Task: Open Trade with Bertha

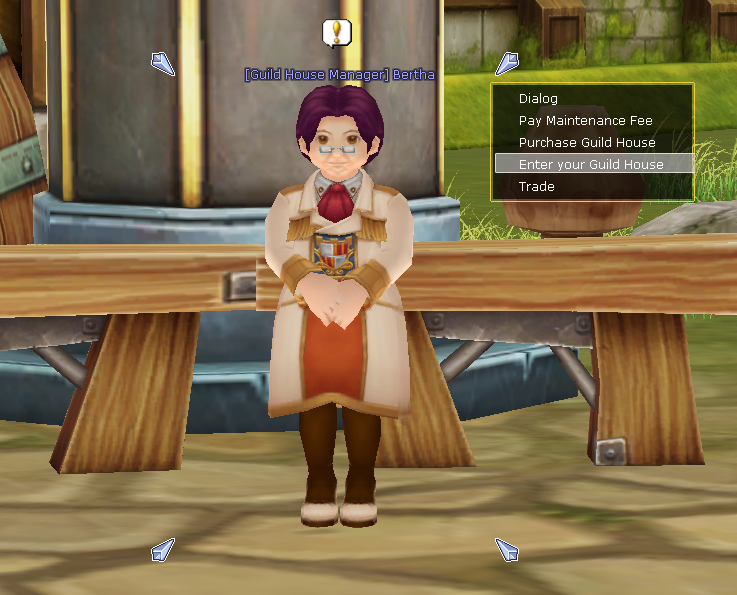Action: pos(537,187)
